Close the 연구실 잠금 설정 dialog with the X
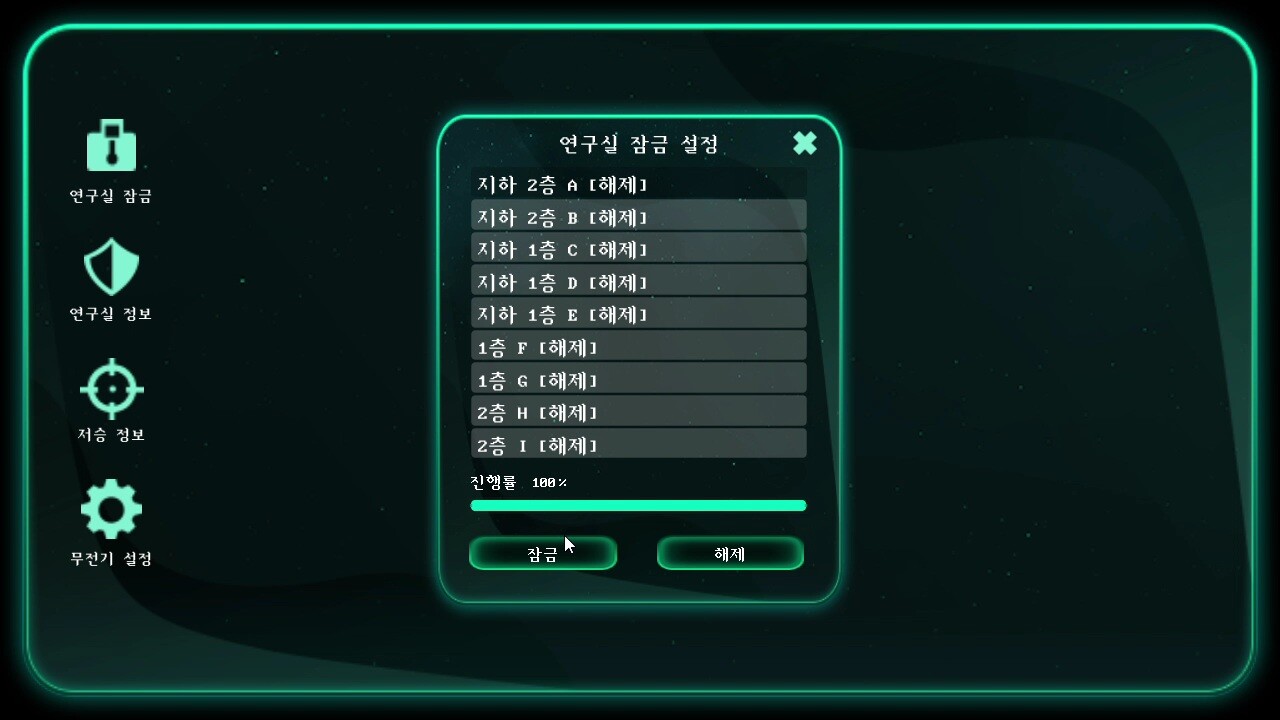 (804, 143)
